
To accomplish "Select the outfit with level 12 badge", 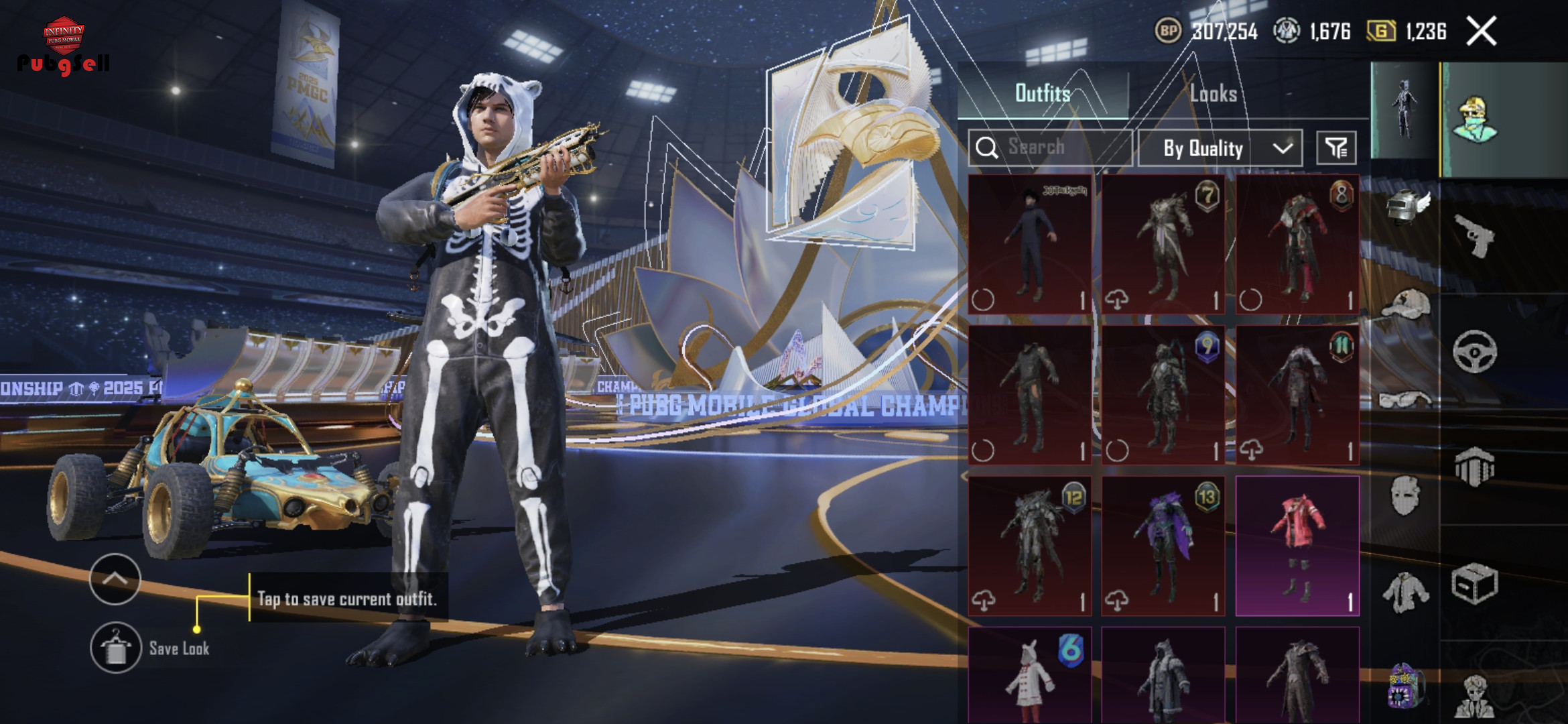I will [1030, 546].
